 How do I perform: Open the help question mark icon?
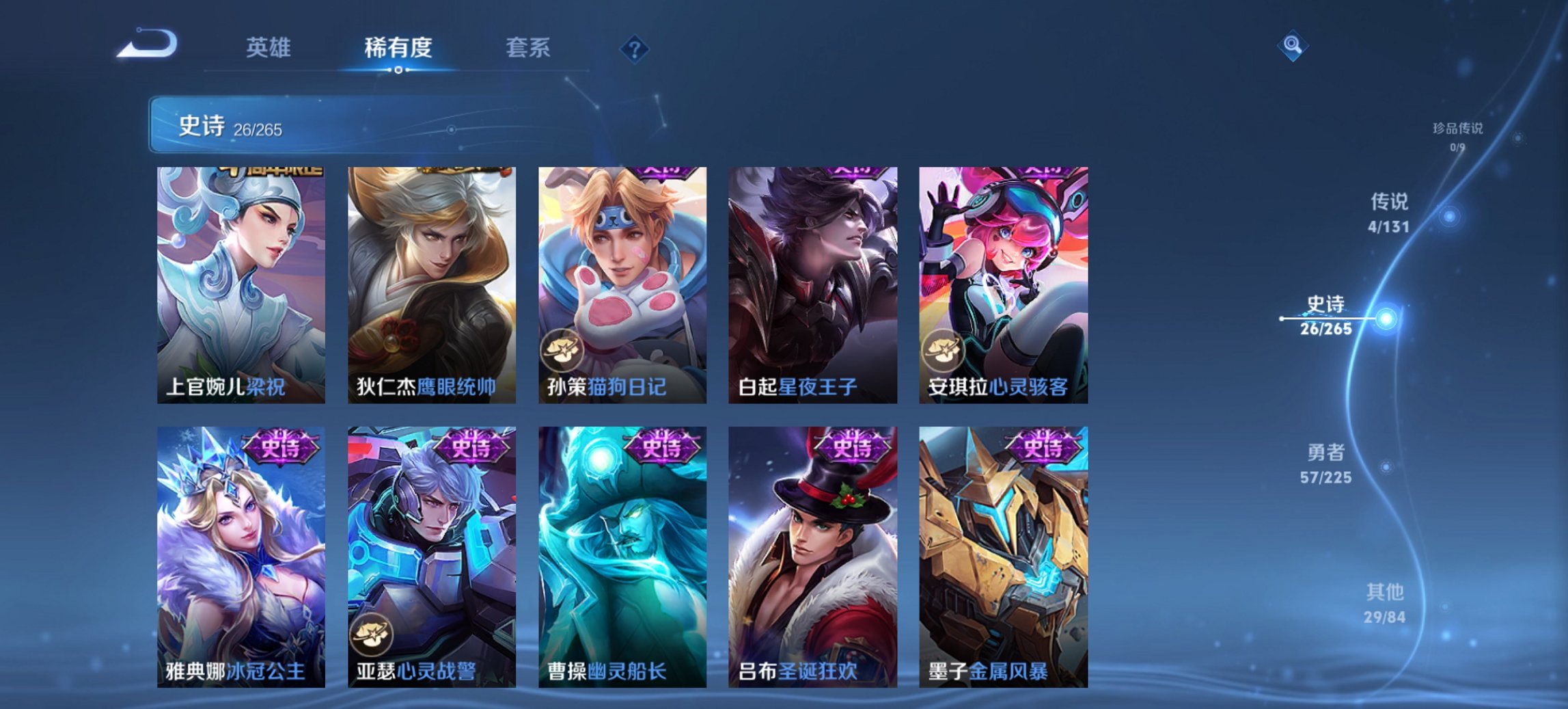coord(635,47)
